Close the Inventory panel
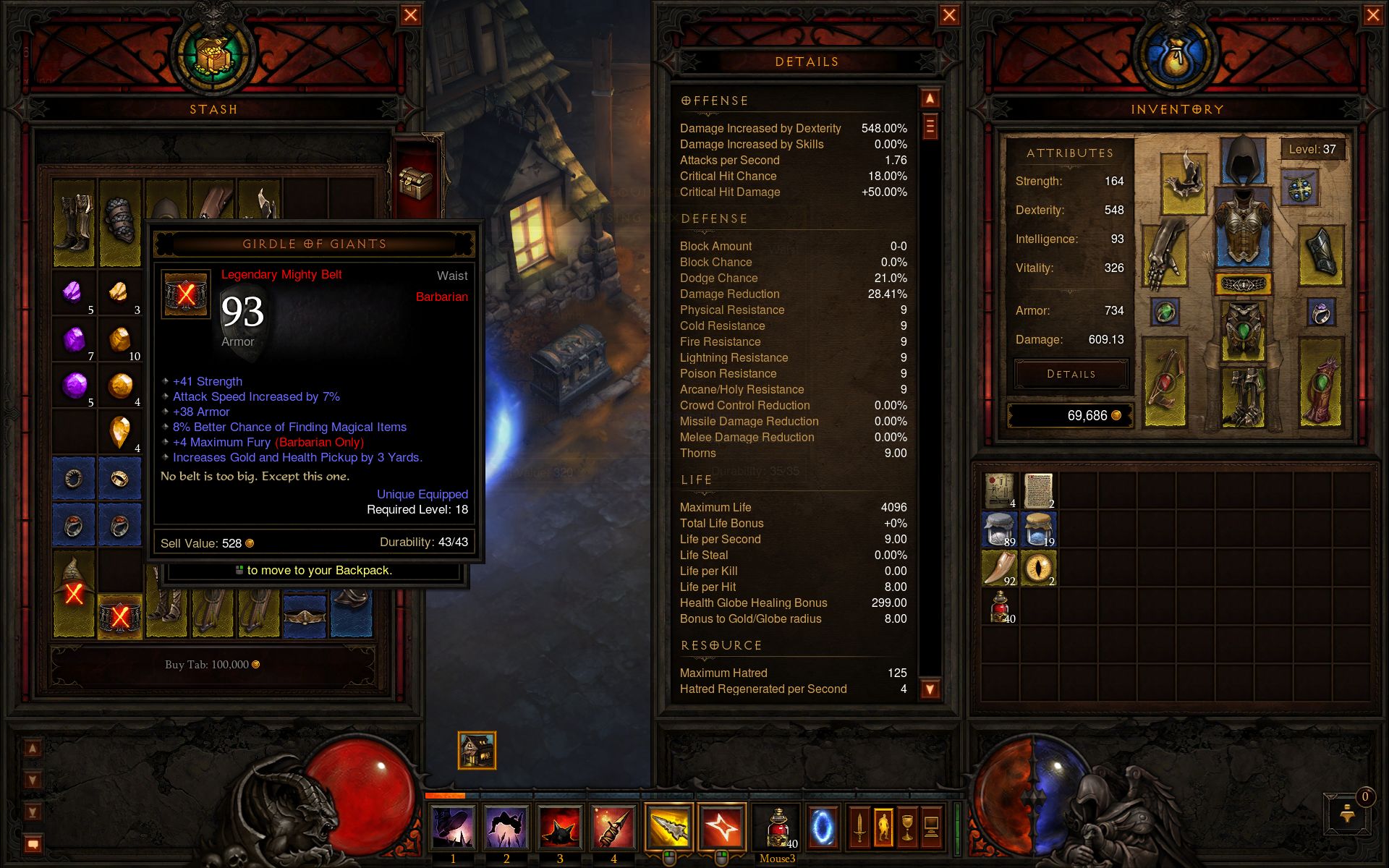 pyautogui.click(x=1372, y=15)
